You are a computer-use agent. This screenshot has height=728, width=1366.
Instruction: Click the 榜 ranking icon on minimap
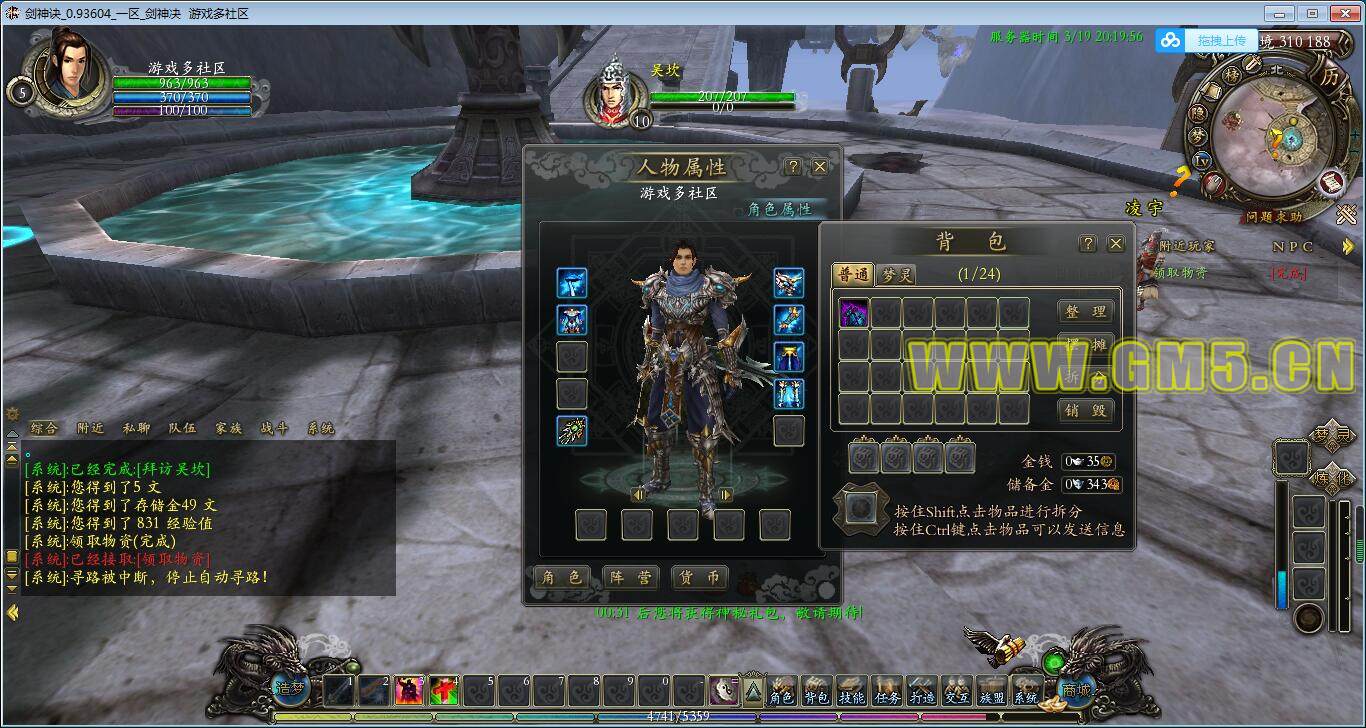coord(1232,75)
